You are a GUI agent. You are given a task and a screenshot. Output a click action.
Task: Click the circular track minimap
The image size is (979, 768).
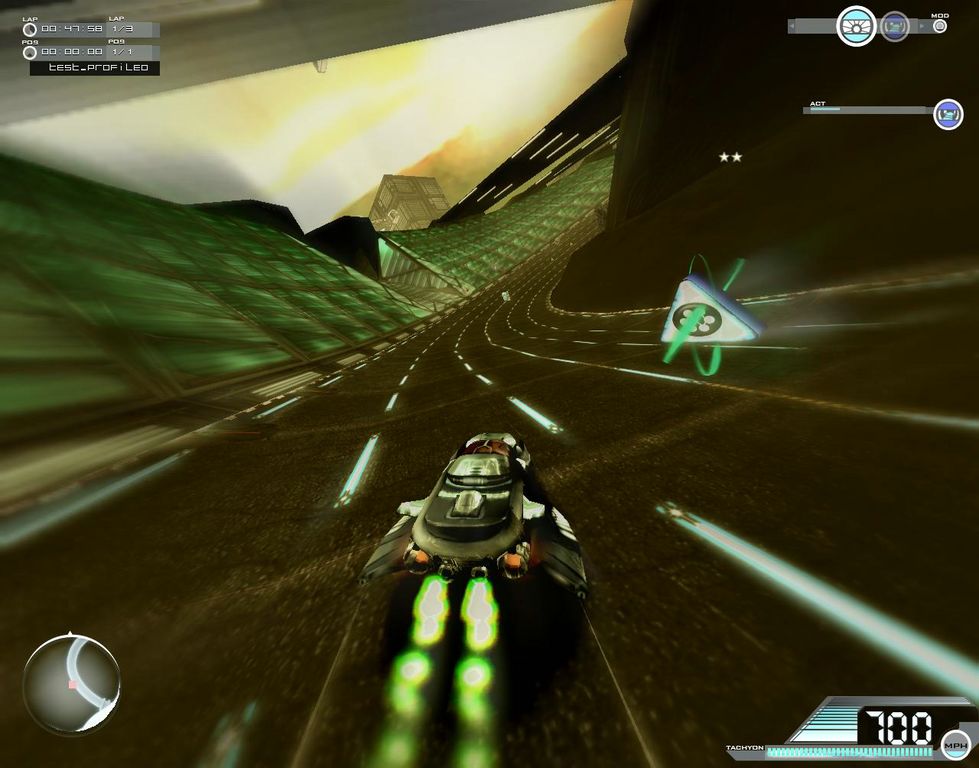click(72, 683)
